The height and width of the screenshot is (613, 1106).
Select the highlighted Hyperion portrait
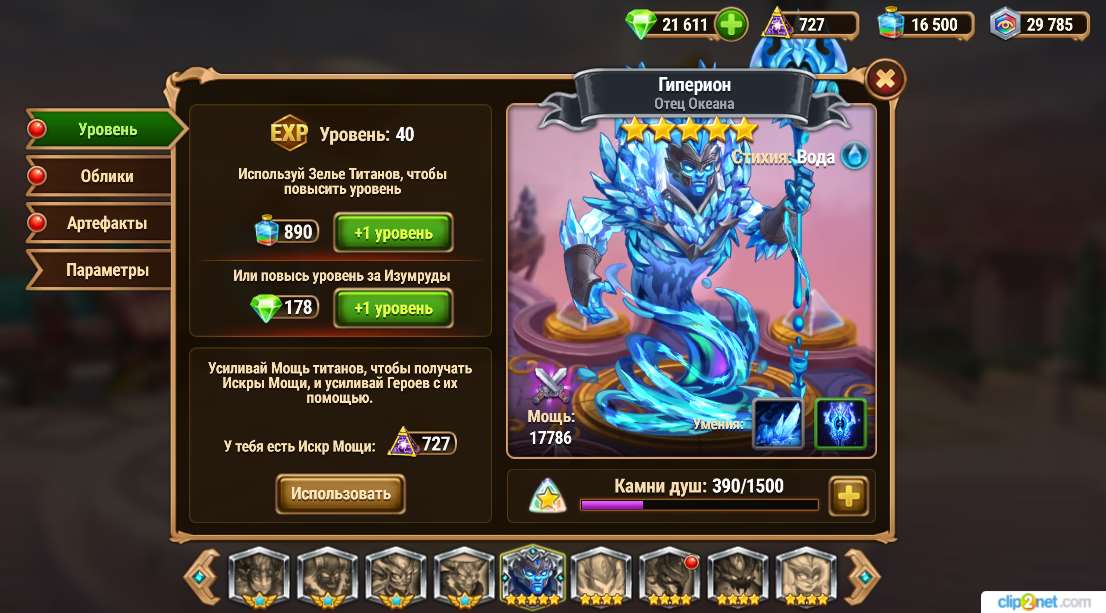tap(533, 575)
